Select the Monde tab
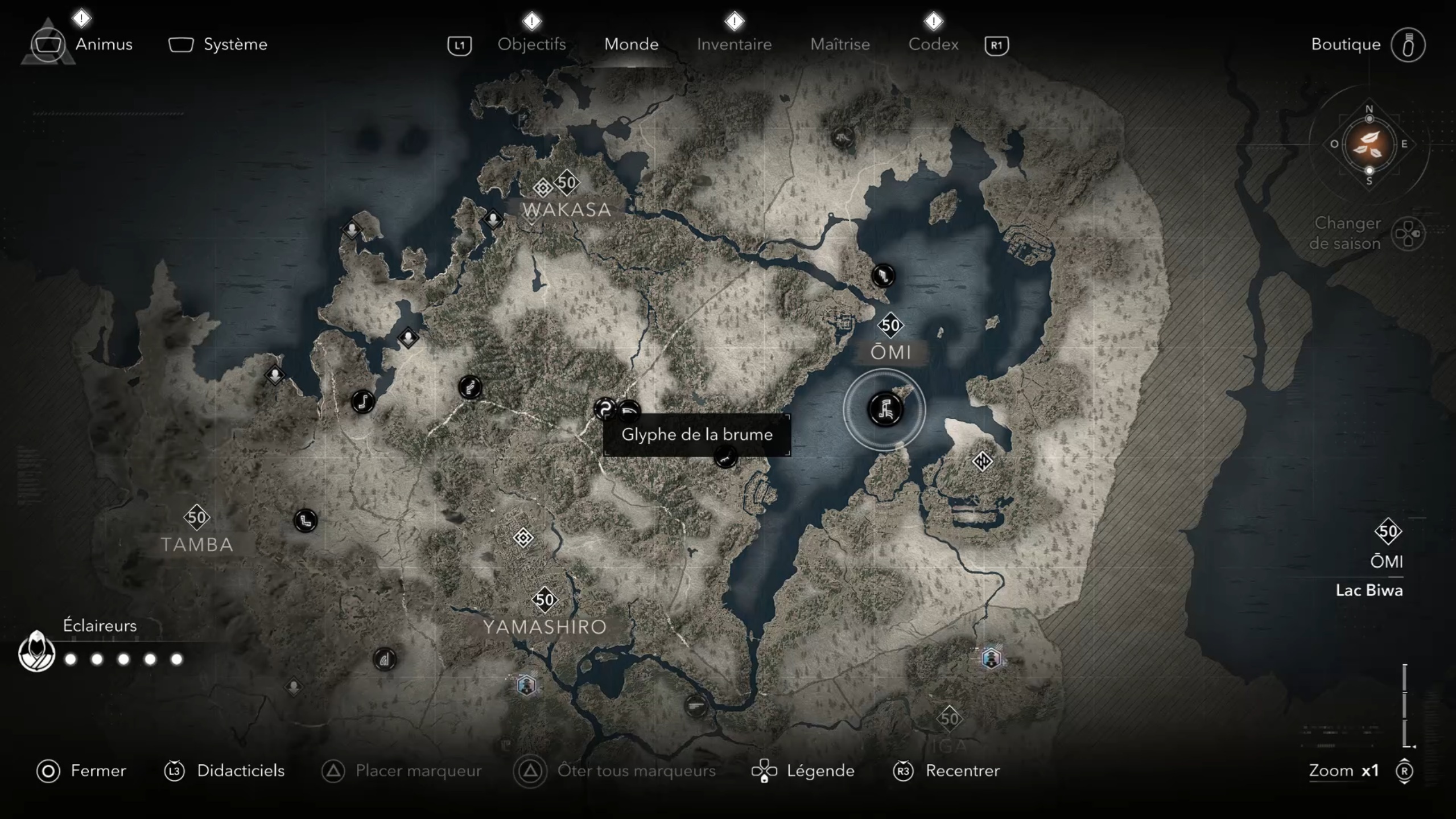Screen dimensions: 1456x819 pos(631,44)
